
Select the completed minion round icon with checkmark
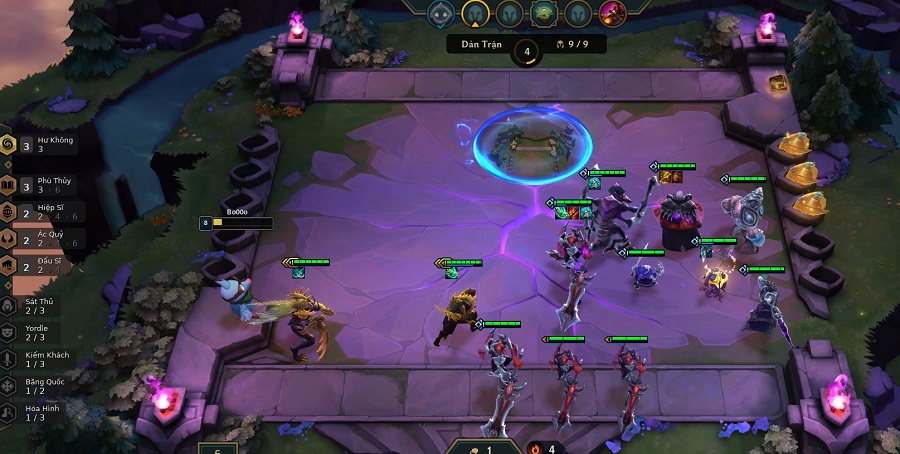coord(441,13)
